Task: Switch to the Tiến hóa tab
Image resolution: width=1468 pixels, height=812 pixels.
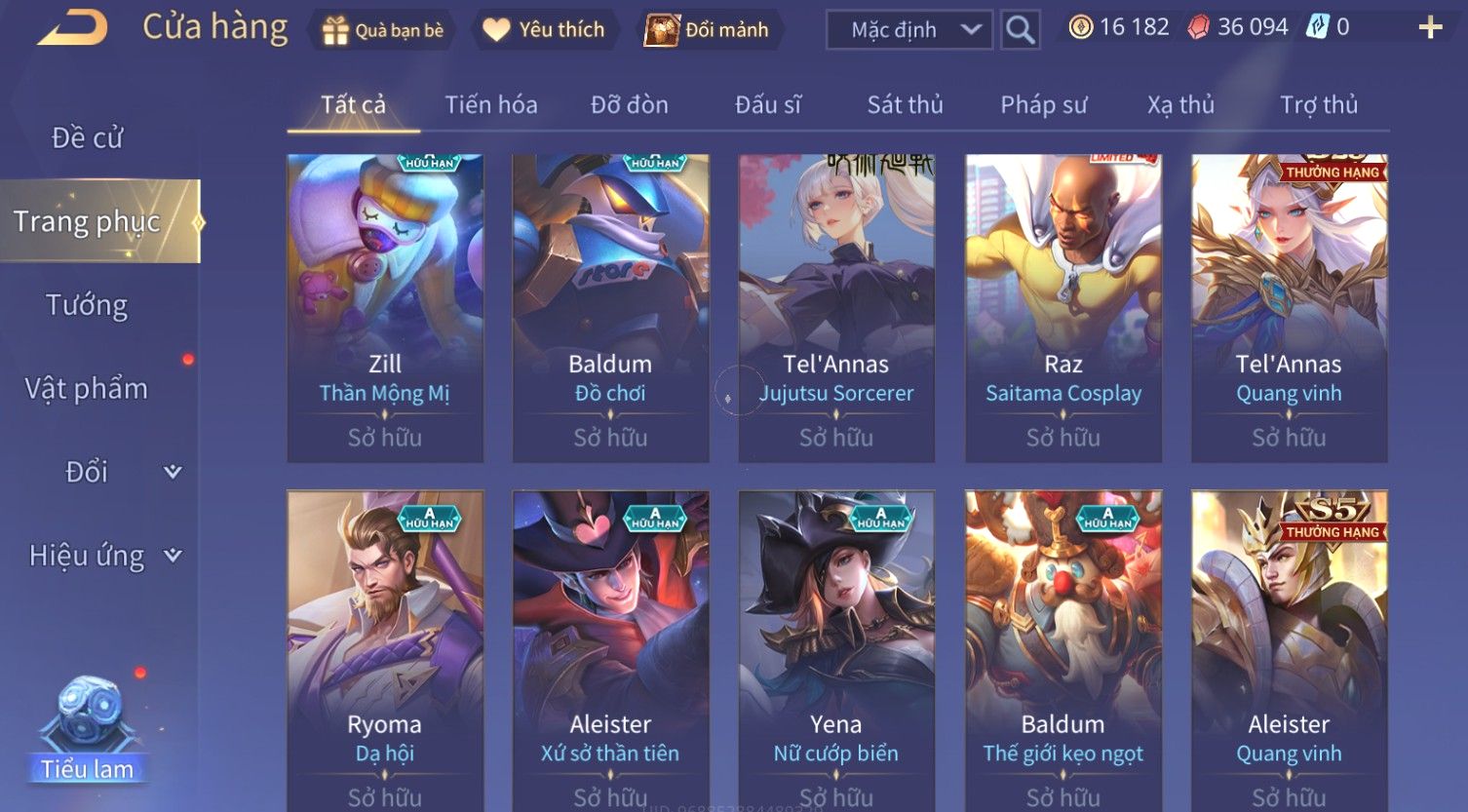Action: tap(491, 104)
